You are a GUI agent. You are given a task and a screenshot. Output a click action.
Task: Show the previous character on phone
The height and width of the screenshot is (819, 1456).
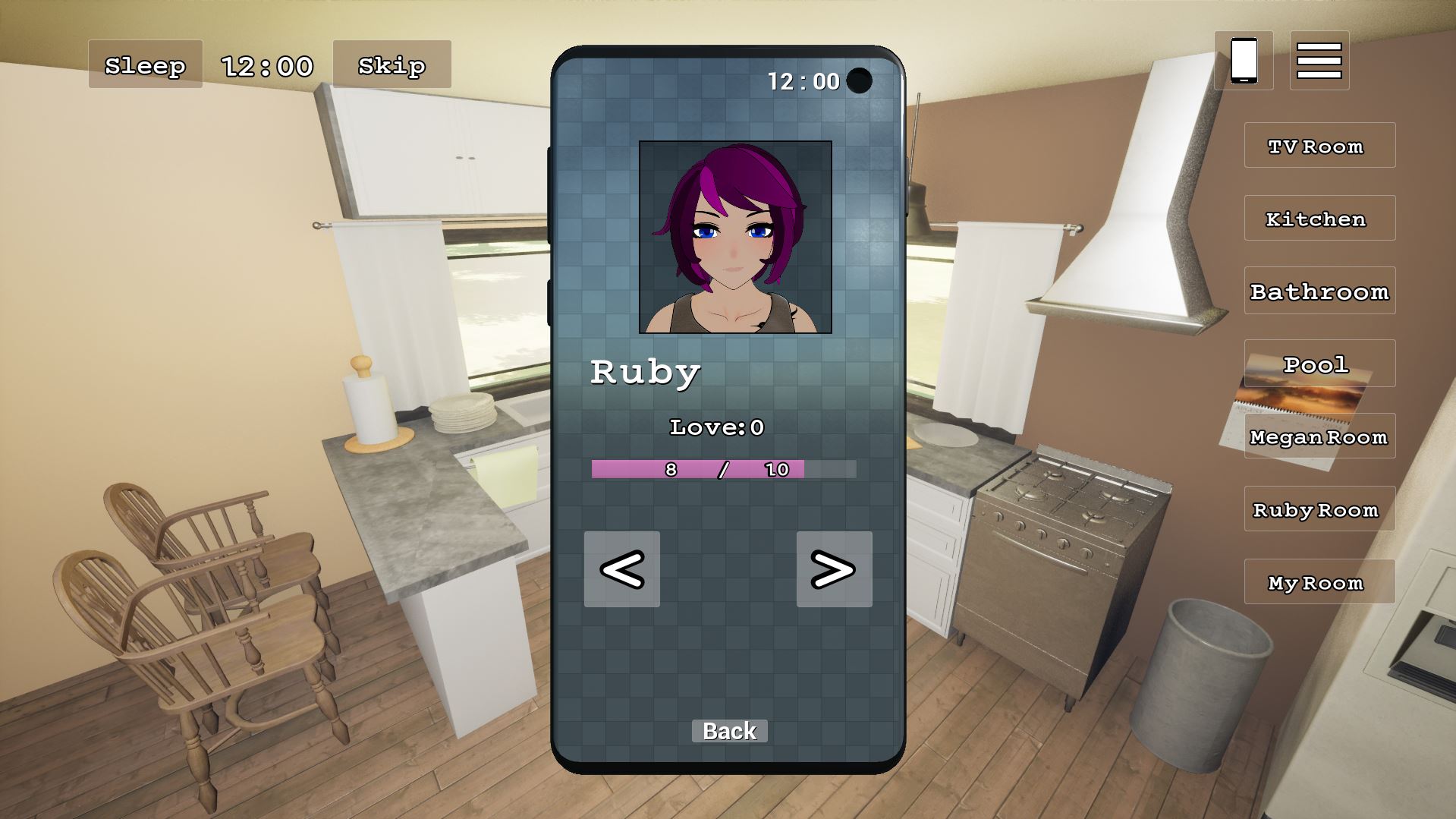[621, 569]
